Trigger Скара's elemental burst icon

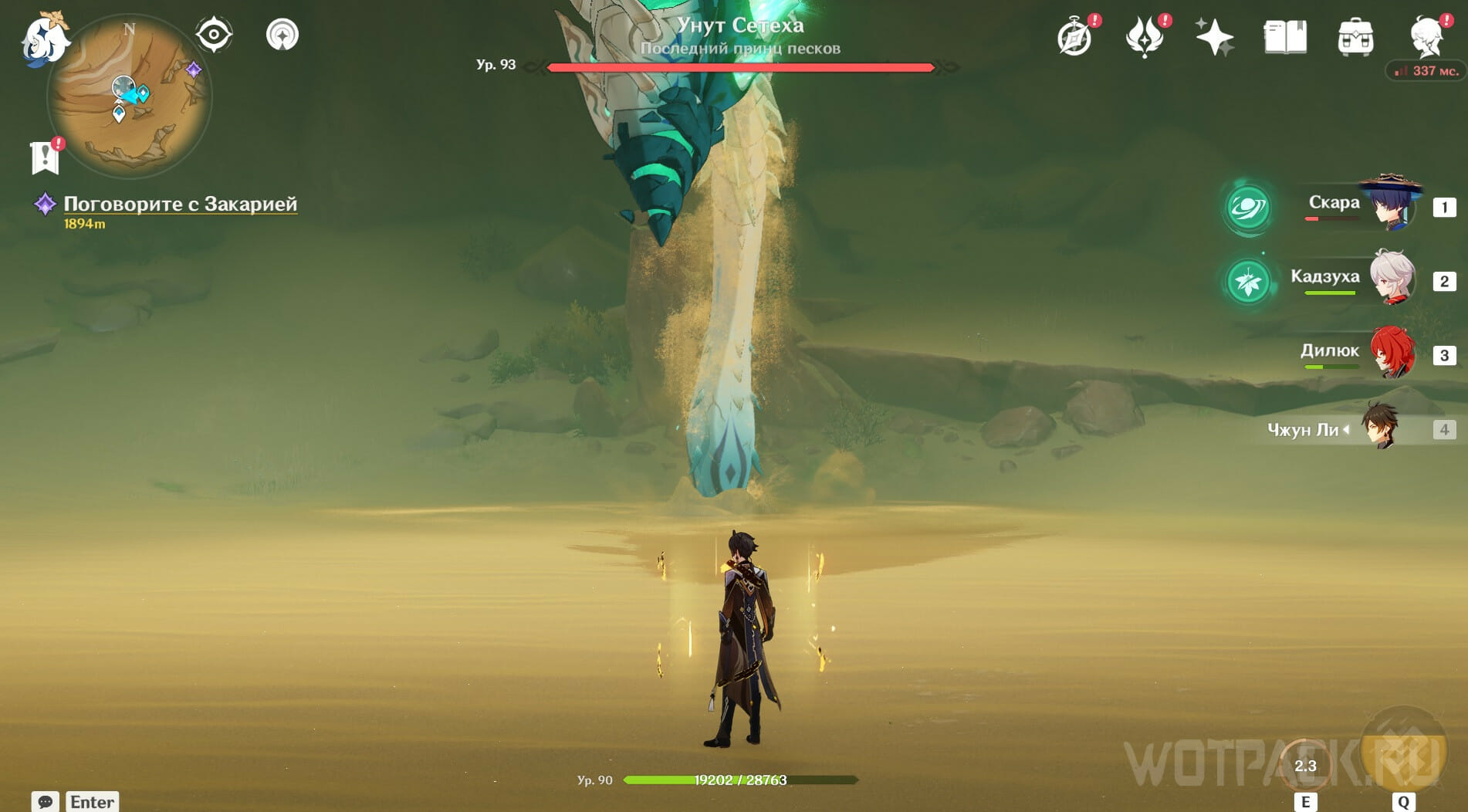point(1247,207)
